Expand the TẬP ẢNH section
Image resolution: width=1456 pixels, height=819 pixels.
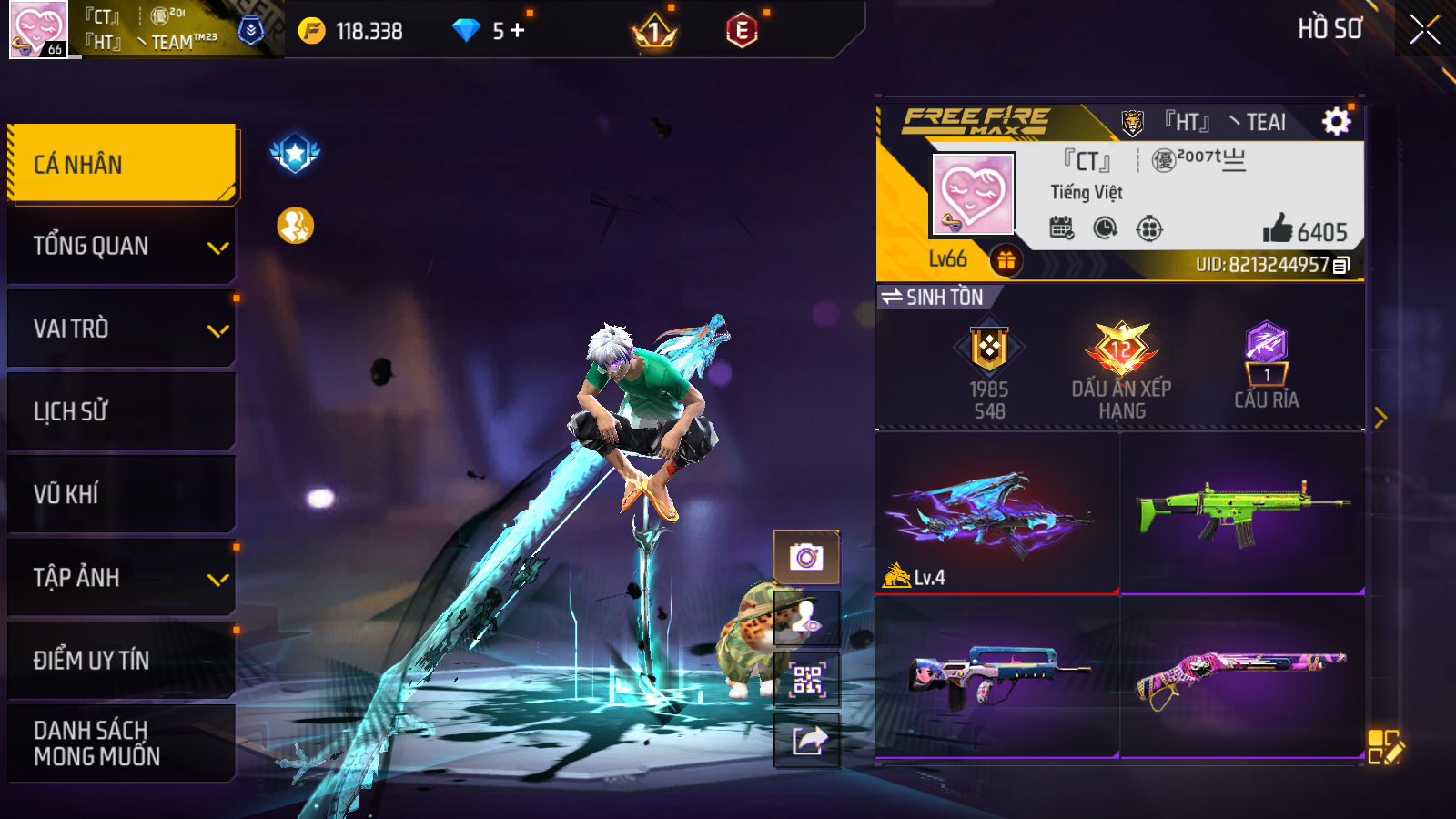(121, 577)
